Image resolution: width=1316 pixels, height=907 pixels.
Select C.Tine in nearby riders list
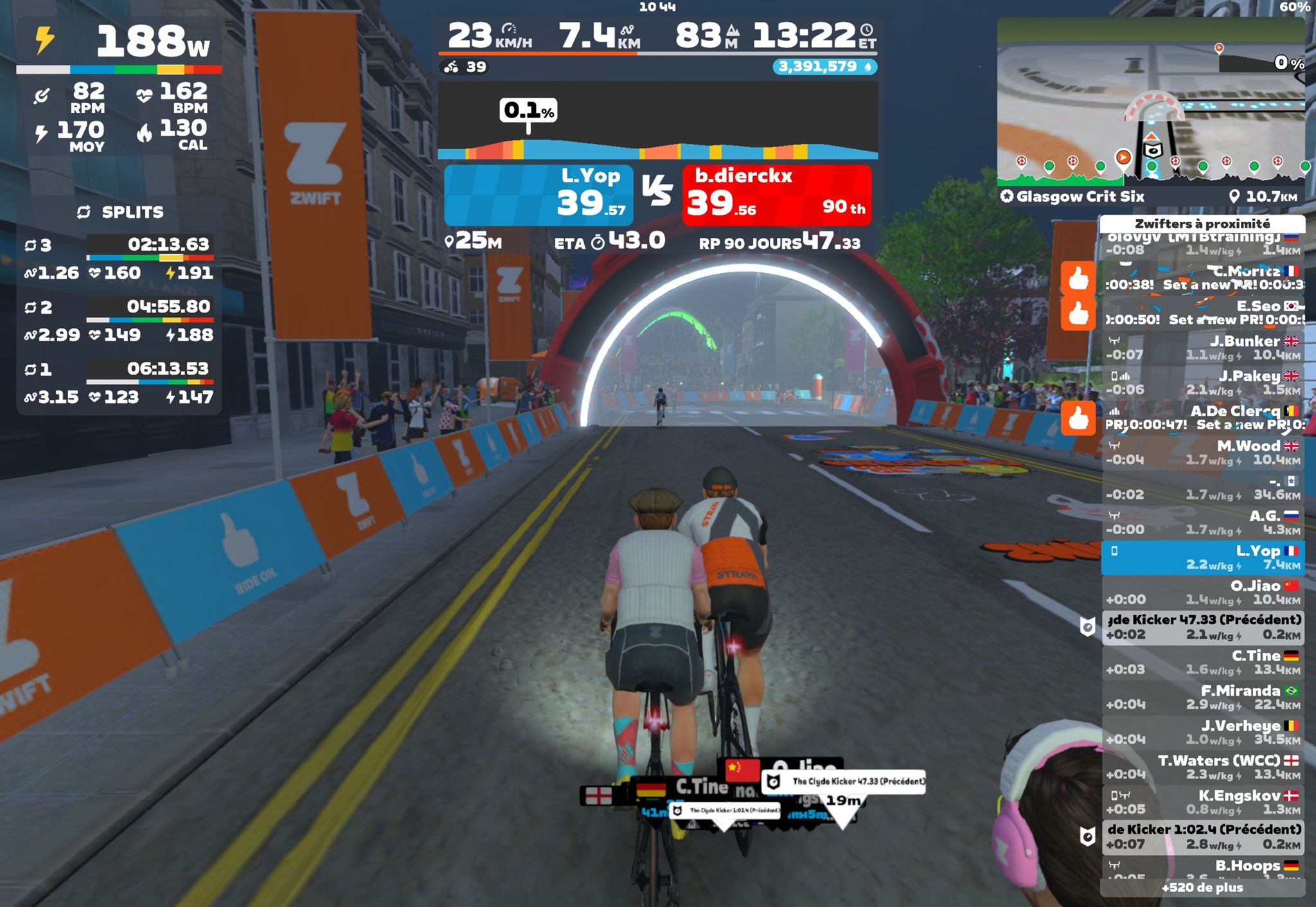coord(1202,663)
